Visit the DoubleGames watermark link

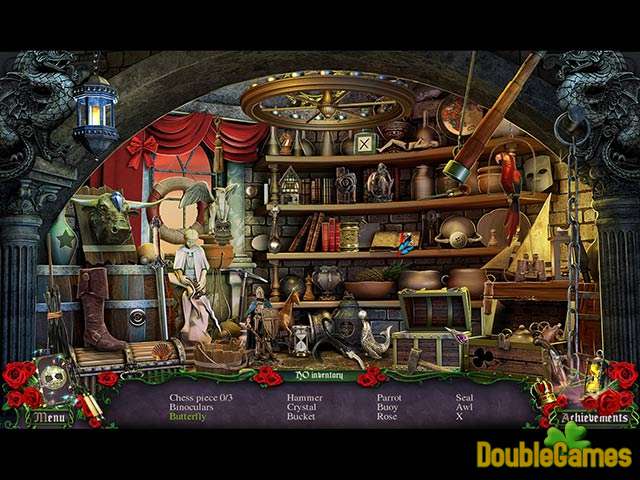556,455
